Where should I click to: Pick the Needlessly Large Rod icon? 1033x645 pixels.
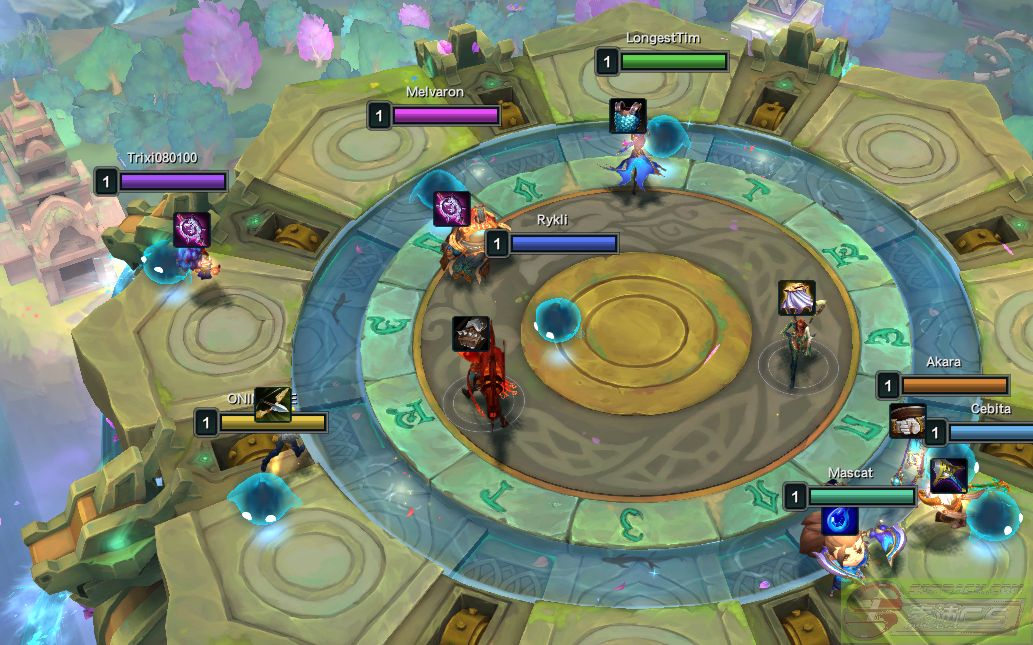coord(947,475)
